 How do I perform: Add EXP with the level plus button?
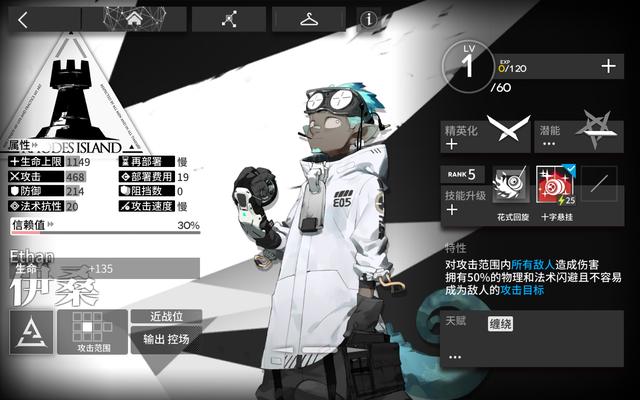coord(607,66)
